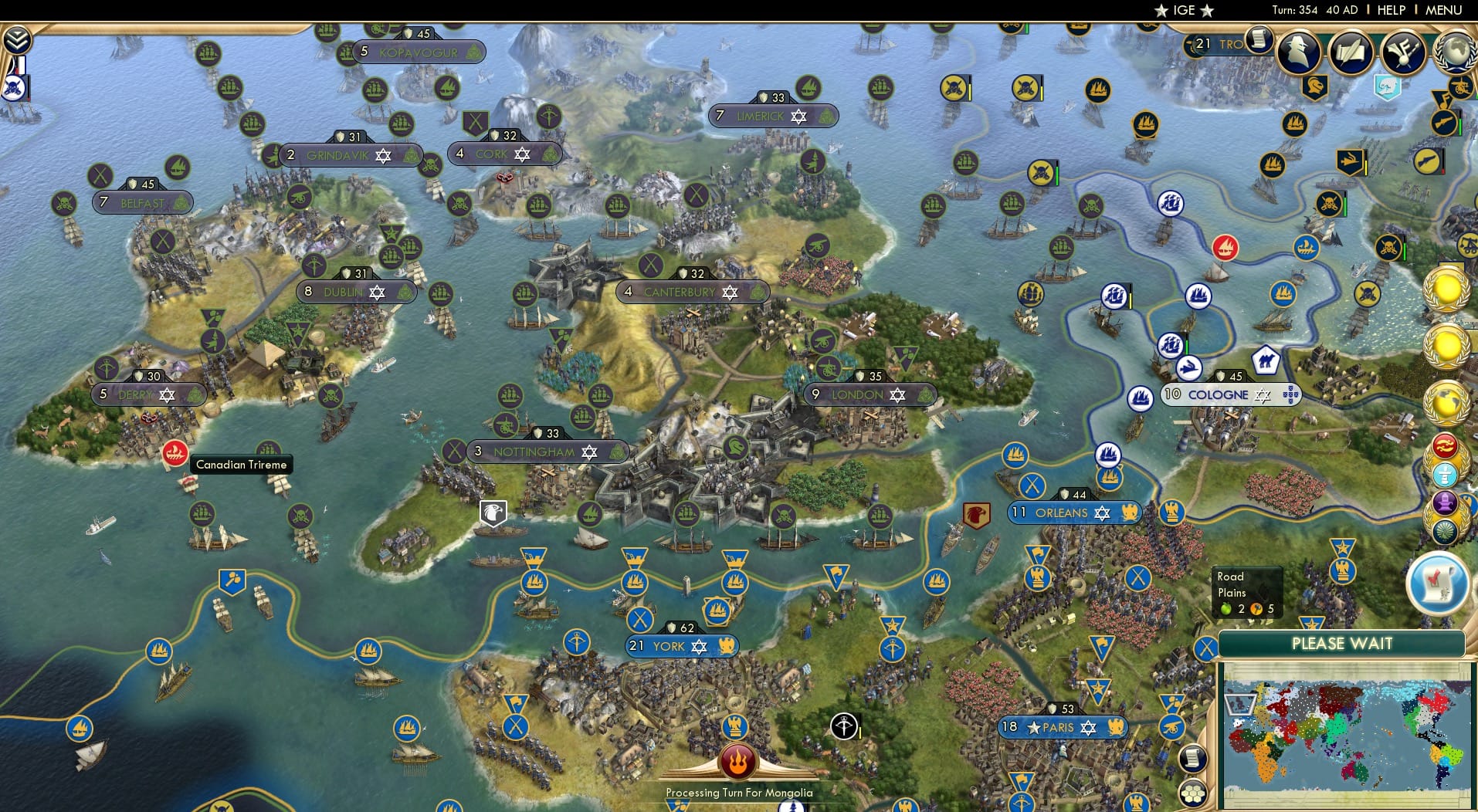The width and height of the screenshot is (1478, 812).
Task: Click the social policy checkmark notification bubble
Action: 1439,583
